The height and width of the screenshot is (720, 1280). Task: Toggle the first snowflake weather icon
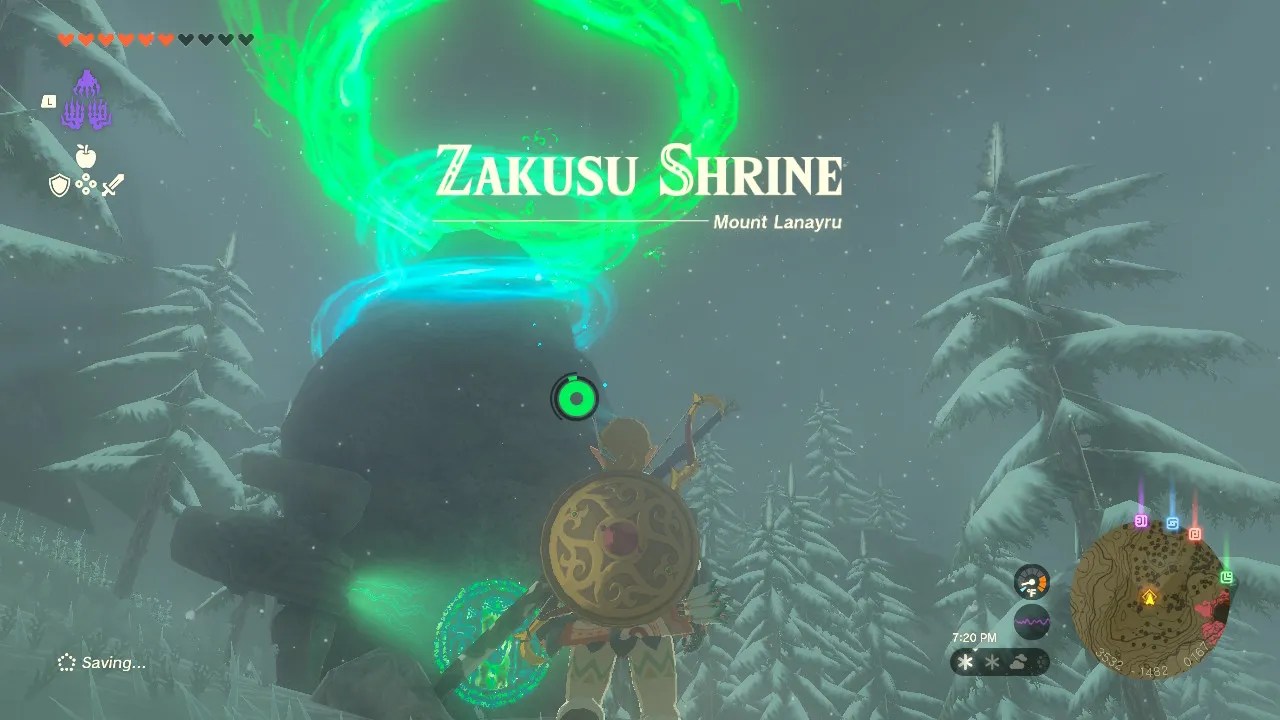click(x=965, y=662)
